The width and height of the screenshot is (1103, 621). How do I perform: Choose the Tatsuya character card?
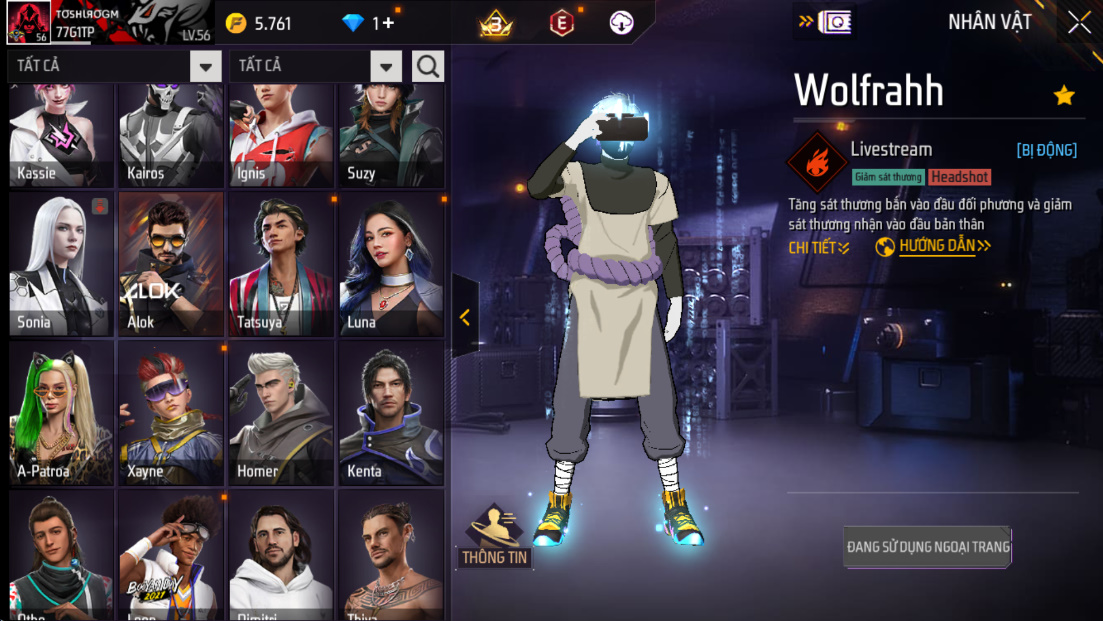281,264
